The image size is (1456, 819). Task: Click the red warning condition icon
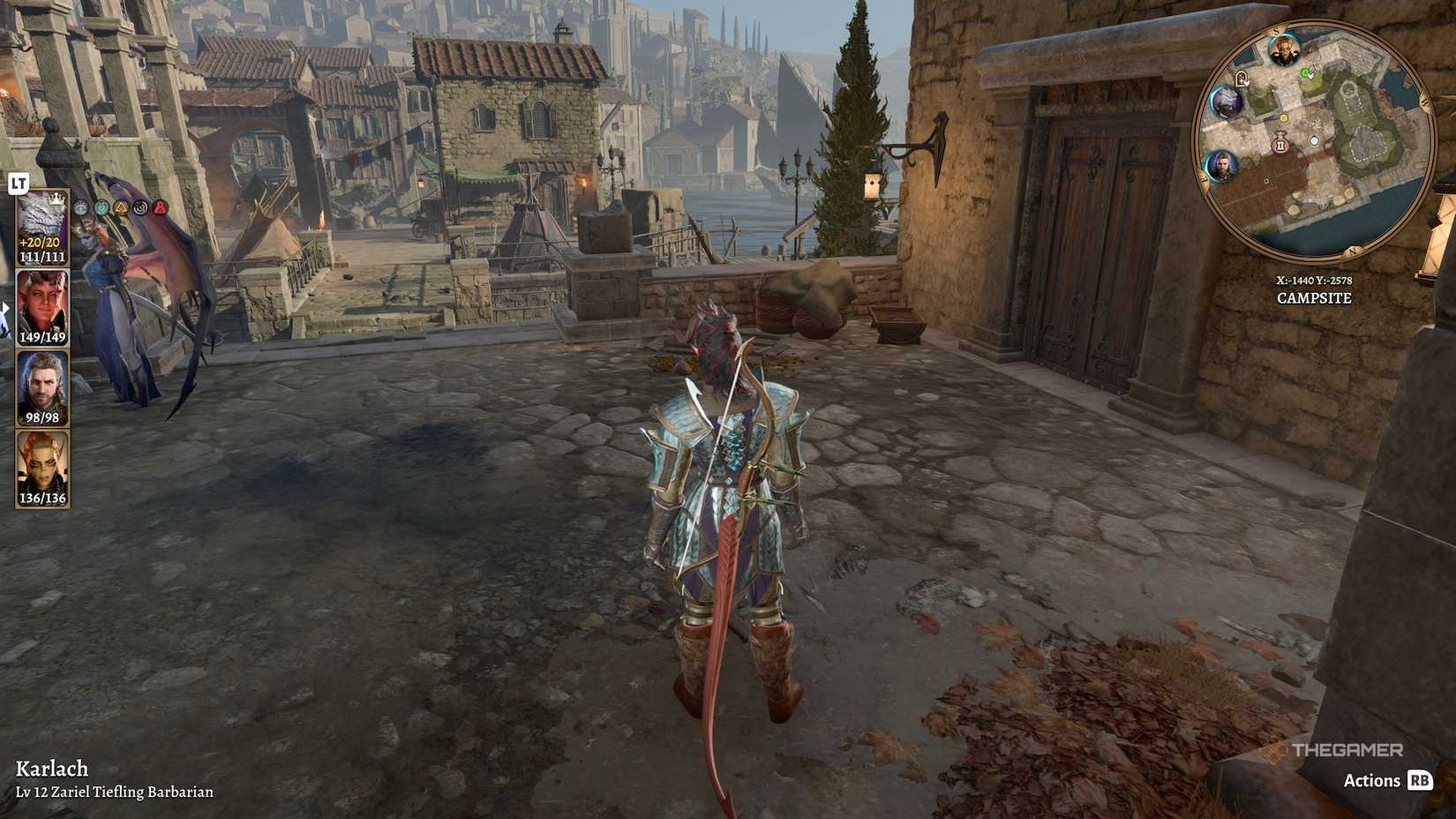[x=160, y=208]
